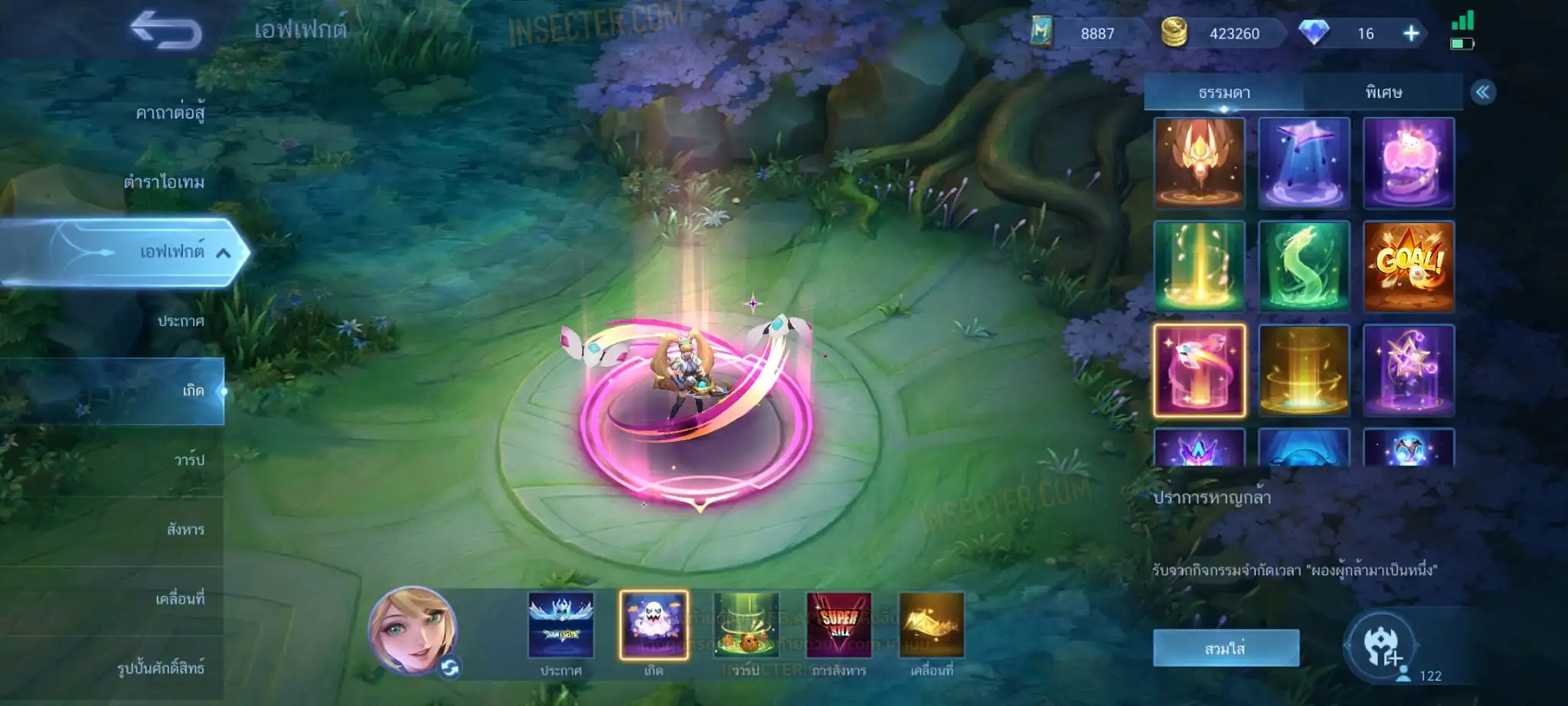Viewport: 1568px width, 706px height.
Task: Select the SUPER KILL elimination effect slot
Action: pyautogui.click(x=838, y=625)
